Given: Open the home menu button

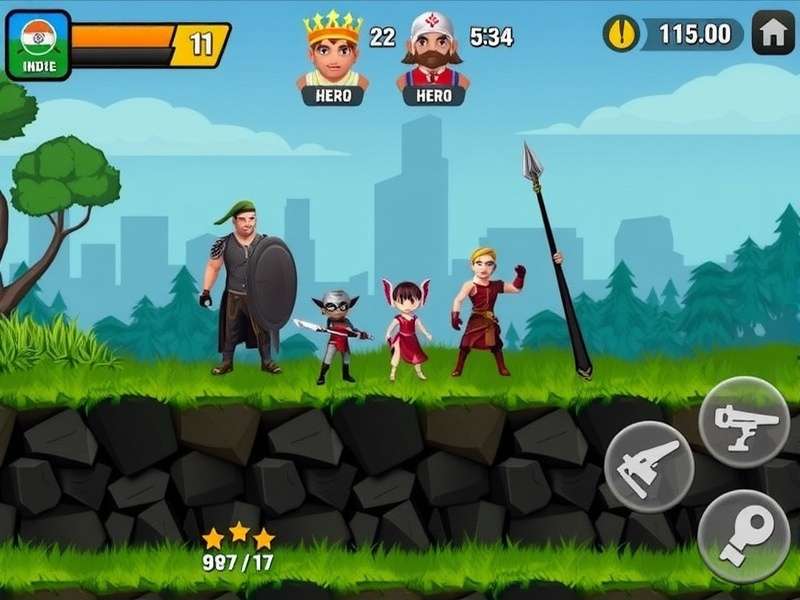Looking at the screenshot, I should coord(773,33).
